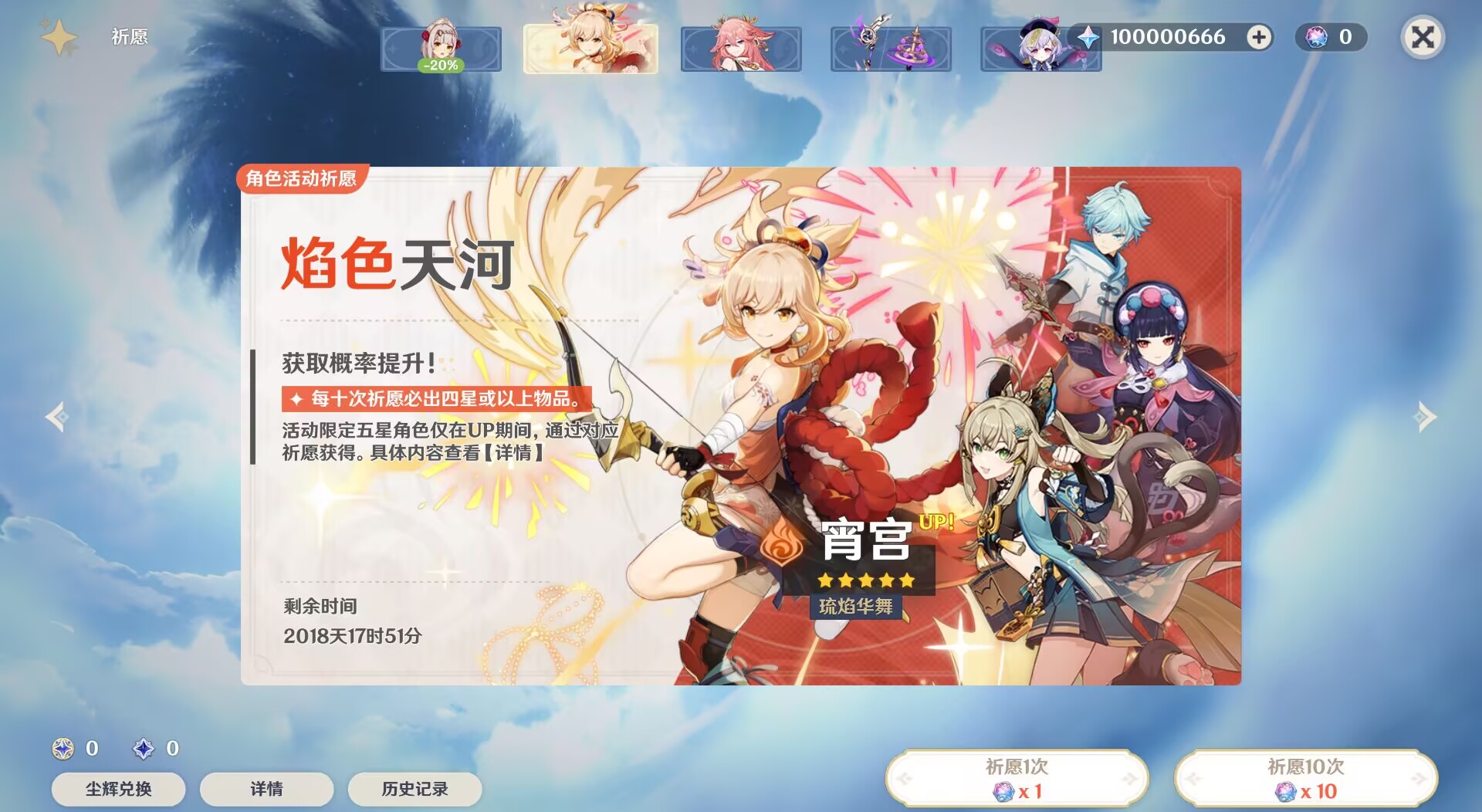The height and width of the screenshot is (812, 1482).
Task: Select the -20% beginner wish banner
Action: 442,48
